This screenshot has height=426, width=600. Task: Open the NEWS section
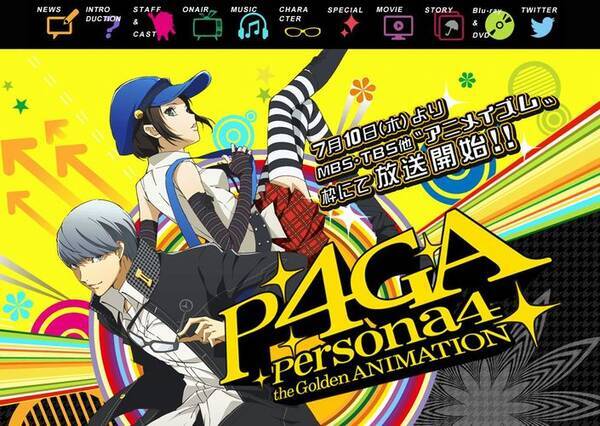pos(56,22)
